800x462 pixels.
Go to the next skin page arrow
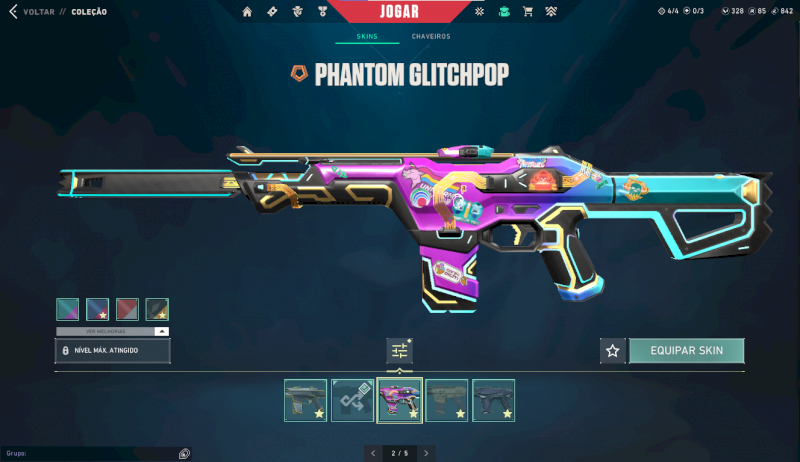[426, 453]
